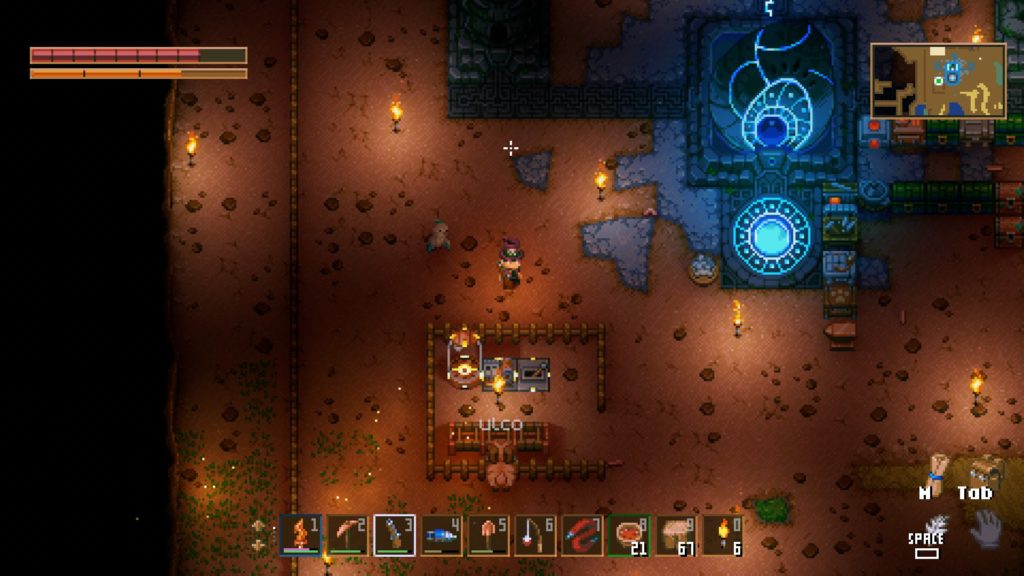The image size is (1024, 576).
Task: Select the torch stack of 6
Action: pyautogui.click(x=724, y=535)
